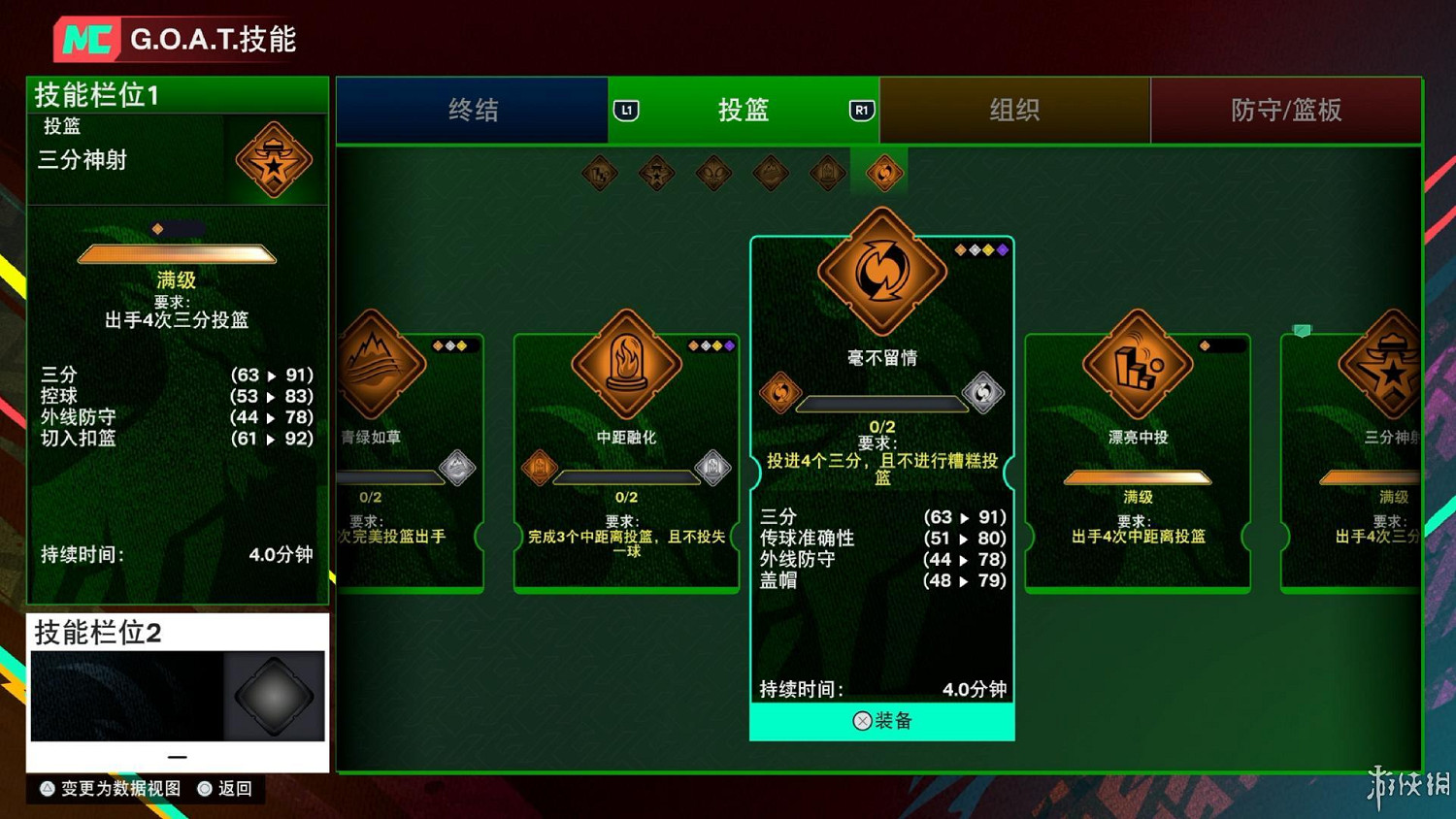Click the equipped 三分神射 badge in 技能栏位1

coord(273,160)
